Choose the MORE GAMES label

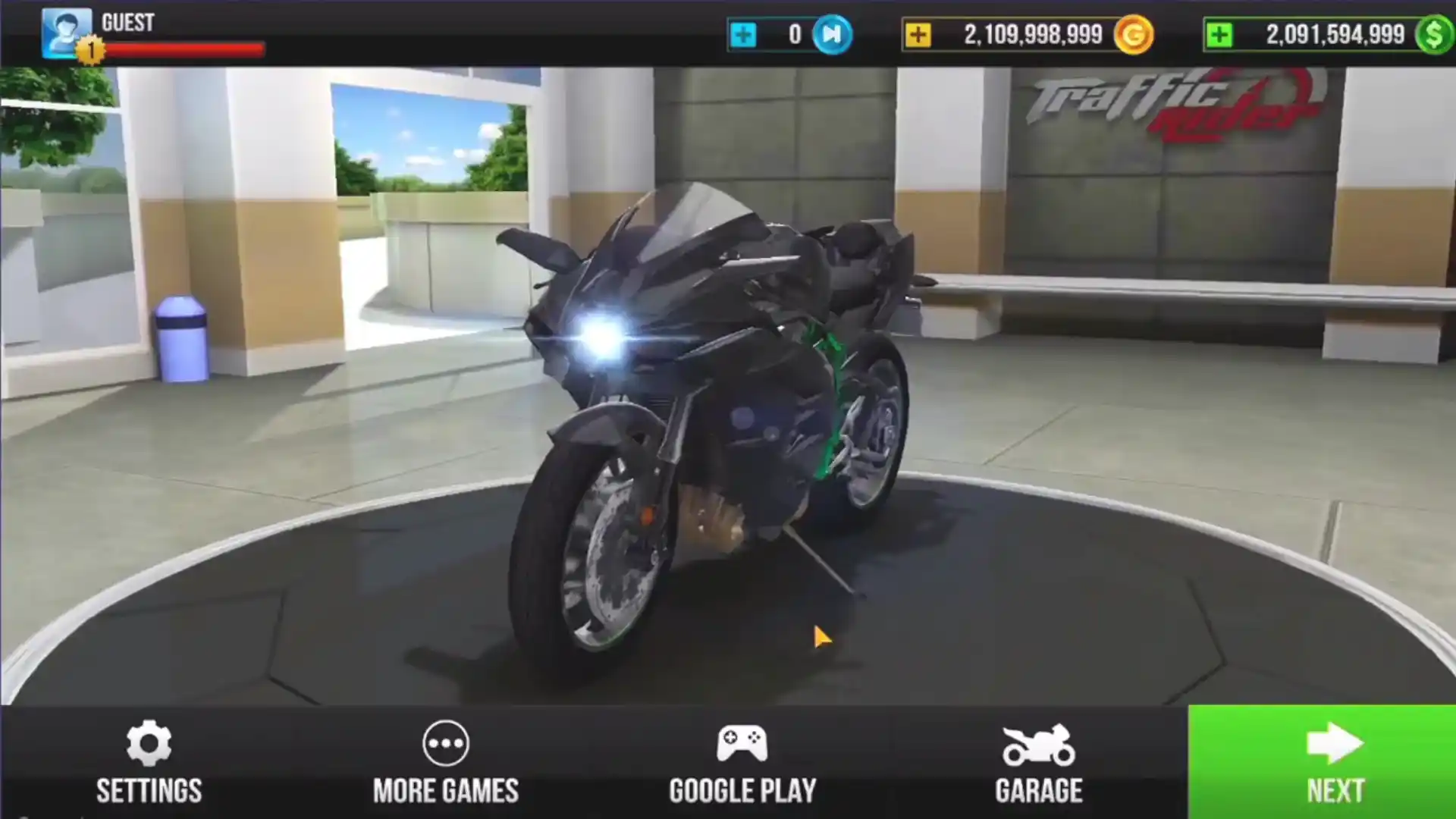[x=446, y=791]
